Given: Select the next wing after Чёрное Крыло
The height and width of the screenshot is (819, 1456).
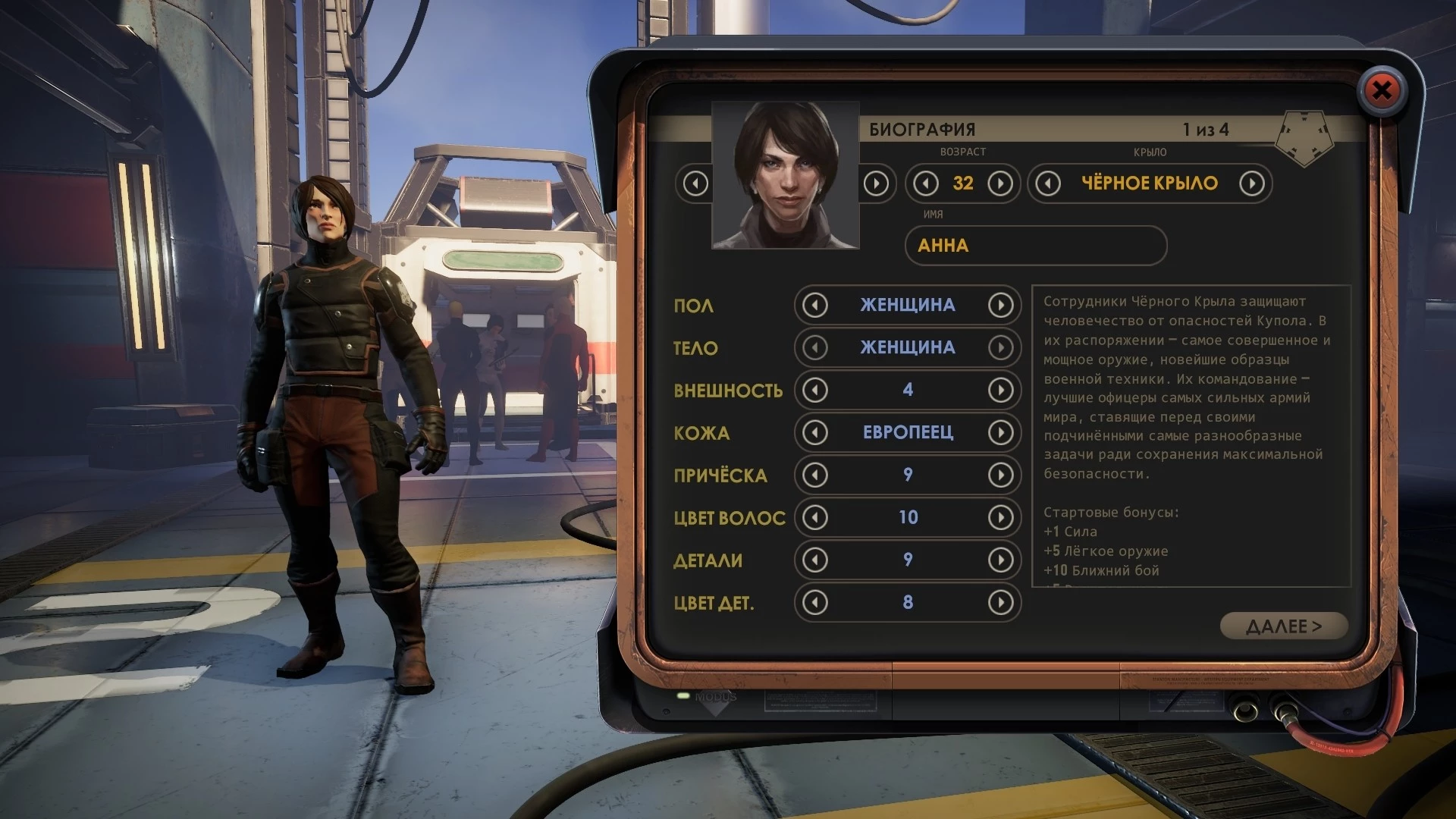Looking at the screenshot, I should [1251, 184].
